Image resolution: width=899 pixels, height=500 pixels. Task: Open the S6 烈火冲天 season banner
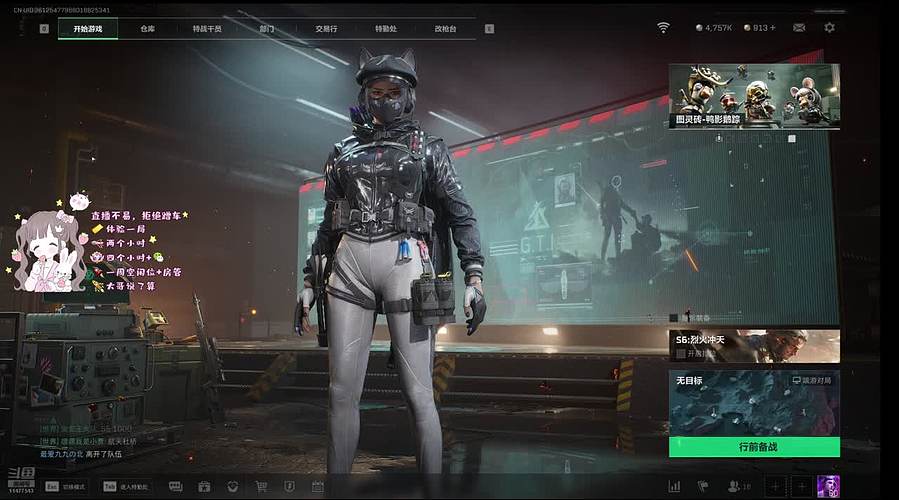point(754,346)
